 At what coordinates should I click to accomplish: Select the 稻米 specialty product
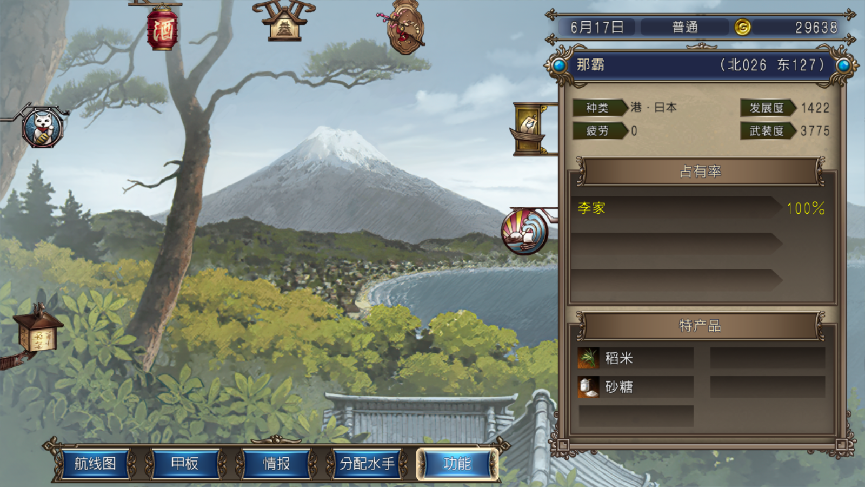[x=634, y=358]
